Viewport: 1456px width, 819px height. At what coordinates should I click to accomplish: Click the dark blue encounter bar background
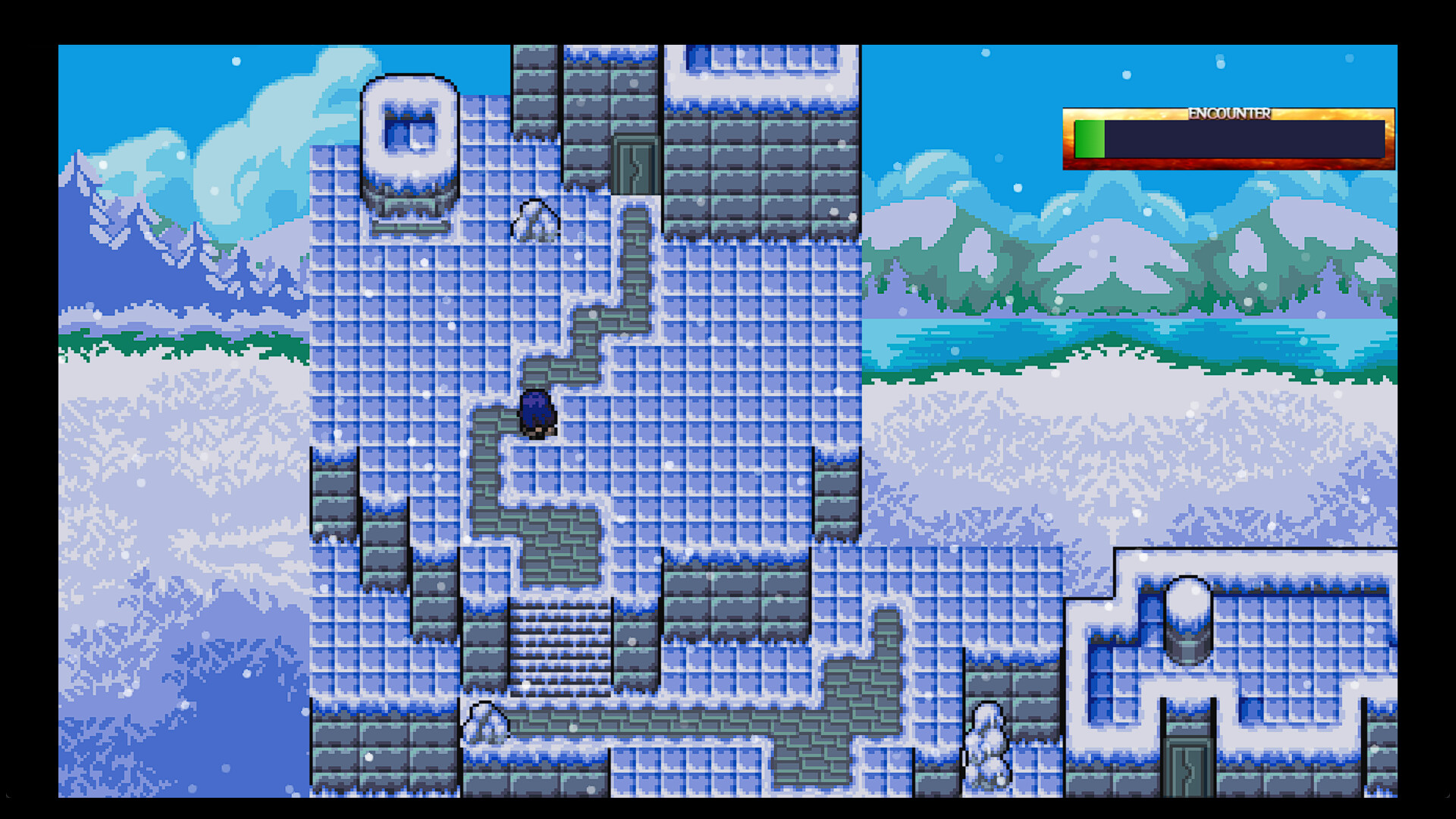coord(1251,140)
